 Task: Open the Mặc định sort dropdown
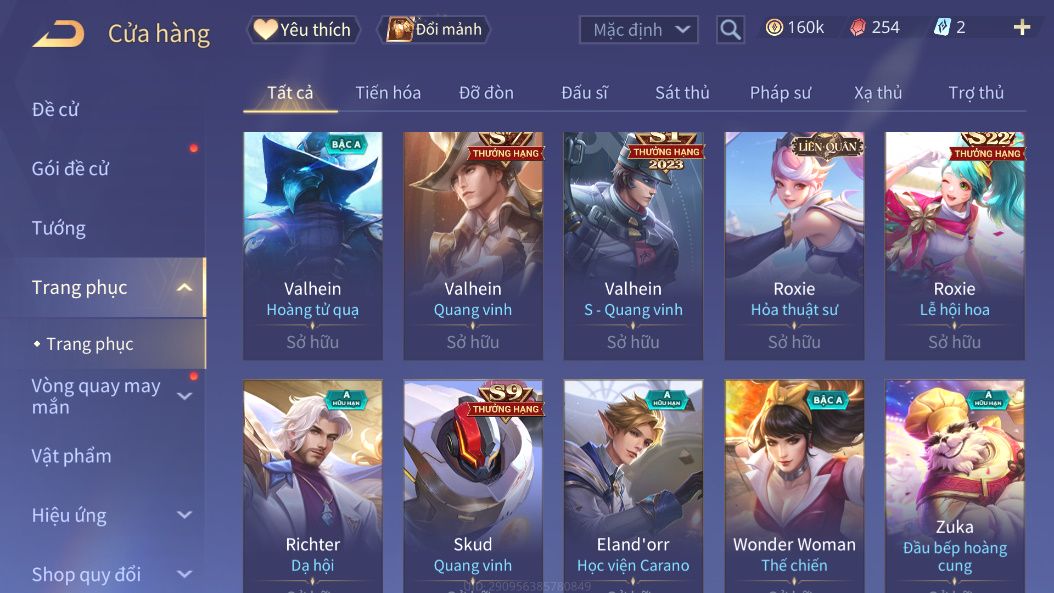coord(638,30)
